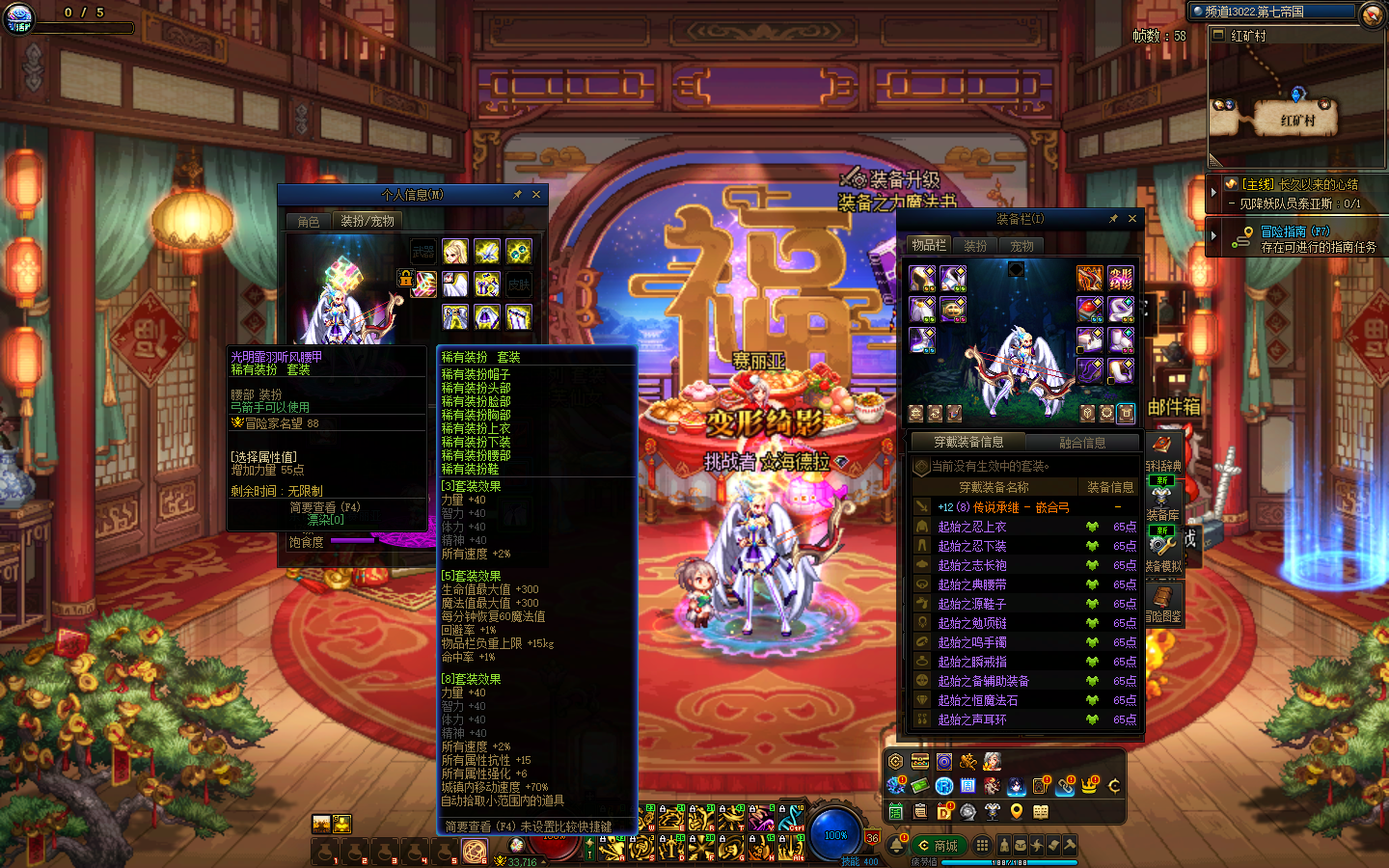Select the 起始之恒魔法石 row

(x=978, y=700)
